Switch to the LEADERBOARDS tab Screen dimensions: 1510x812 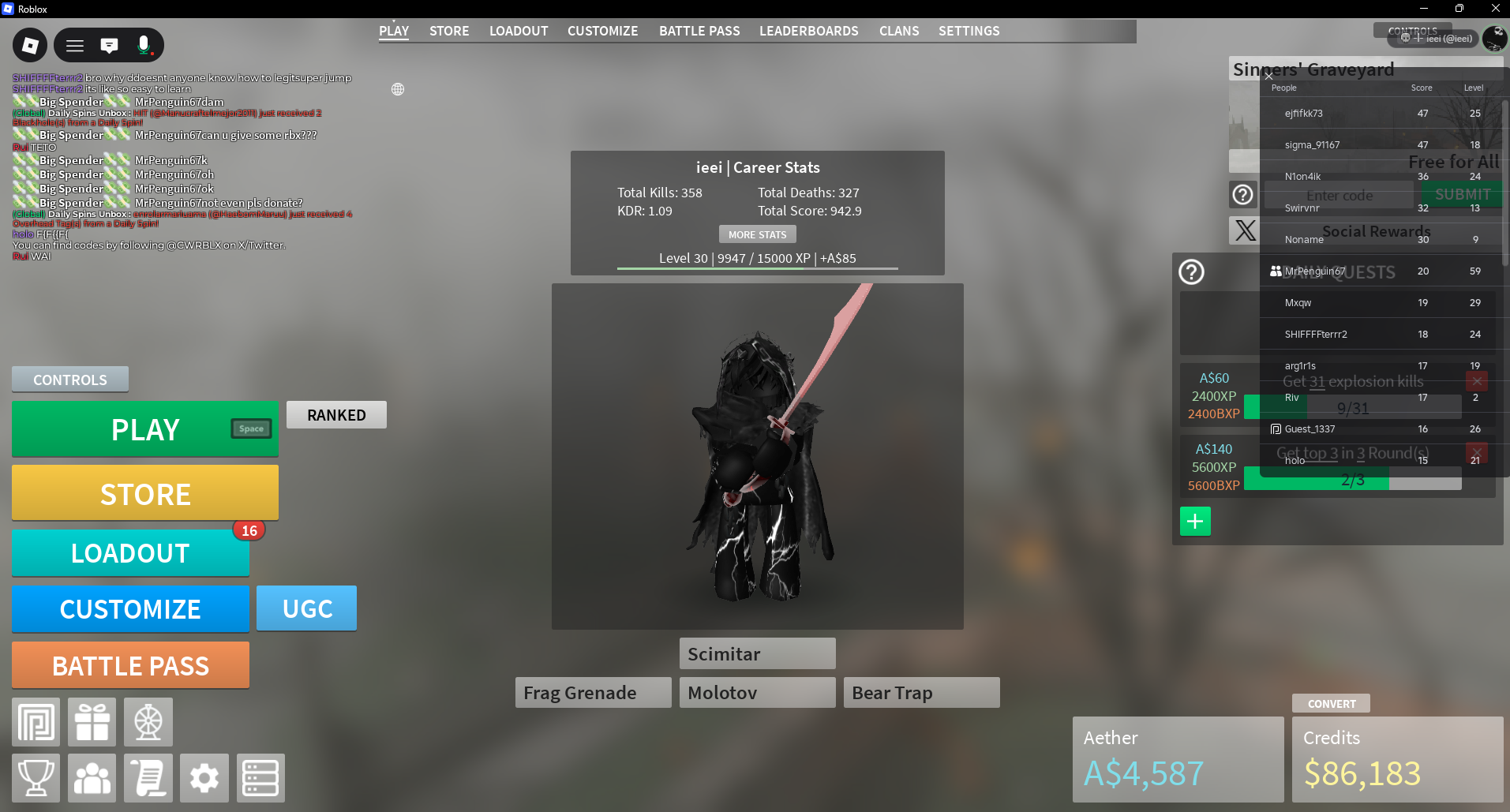point(808,31)
